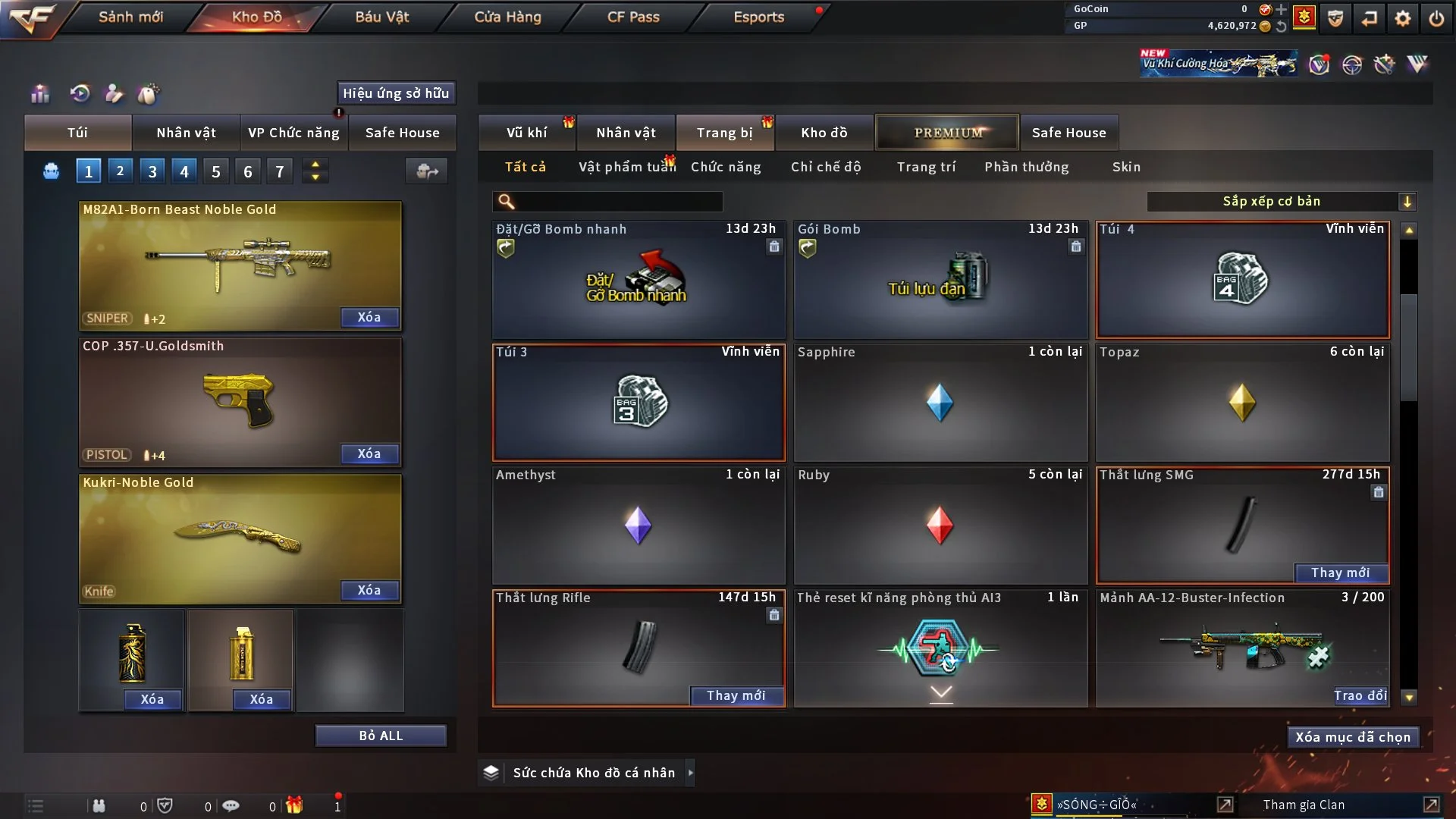Show the Chức năng item filter
Image resolution: width=1456 pixels, height=819 pixels.
(726, 167)
